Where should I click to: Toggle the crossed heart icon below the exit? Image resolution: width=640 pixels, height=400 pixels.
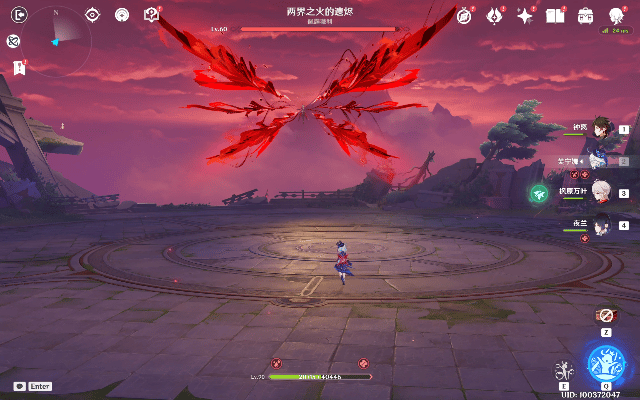14,41
